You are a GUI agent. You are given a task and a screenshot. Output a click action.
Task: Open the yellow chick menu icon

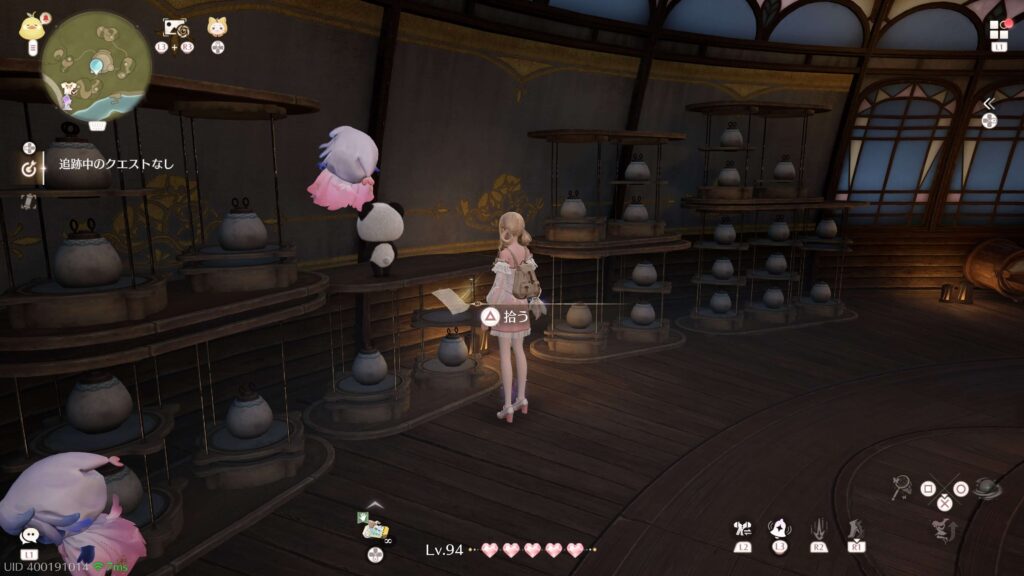tap(30, 26)
